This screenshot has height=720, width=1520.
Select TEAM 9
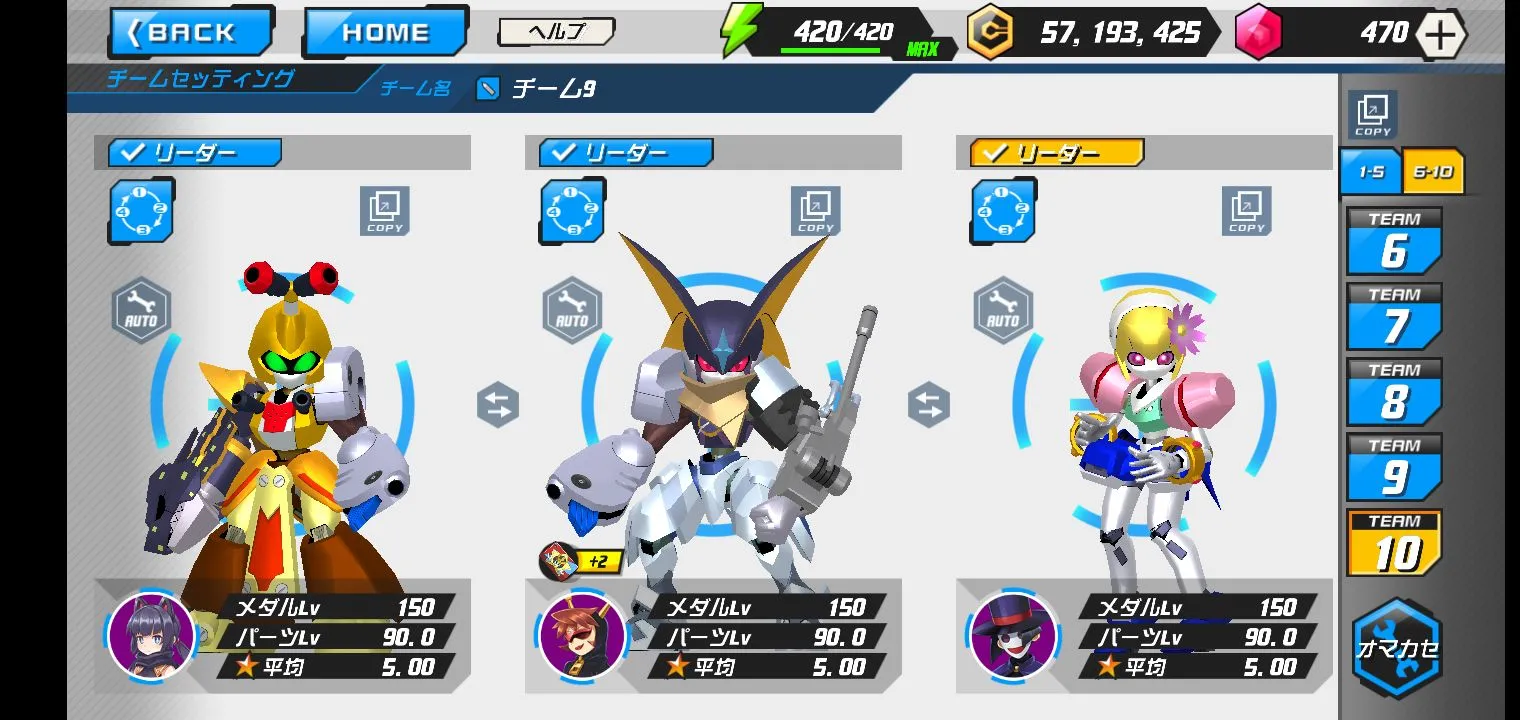click(x=1394, y=467)
